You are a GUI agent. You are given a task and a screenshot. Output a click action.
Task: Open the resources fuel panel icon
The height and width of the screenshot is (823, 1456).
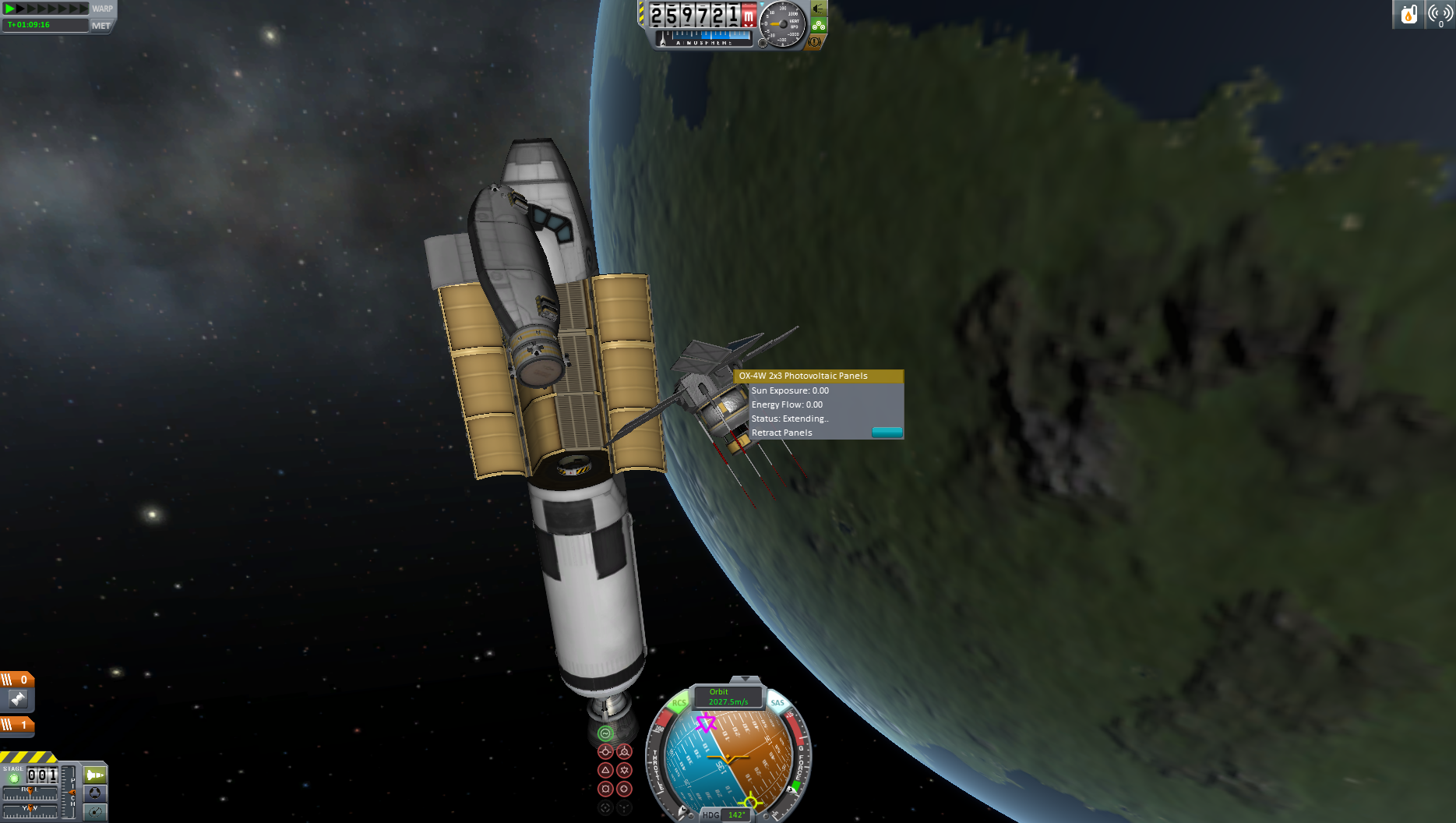point(1408,14)
